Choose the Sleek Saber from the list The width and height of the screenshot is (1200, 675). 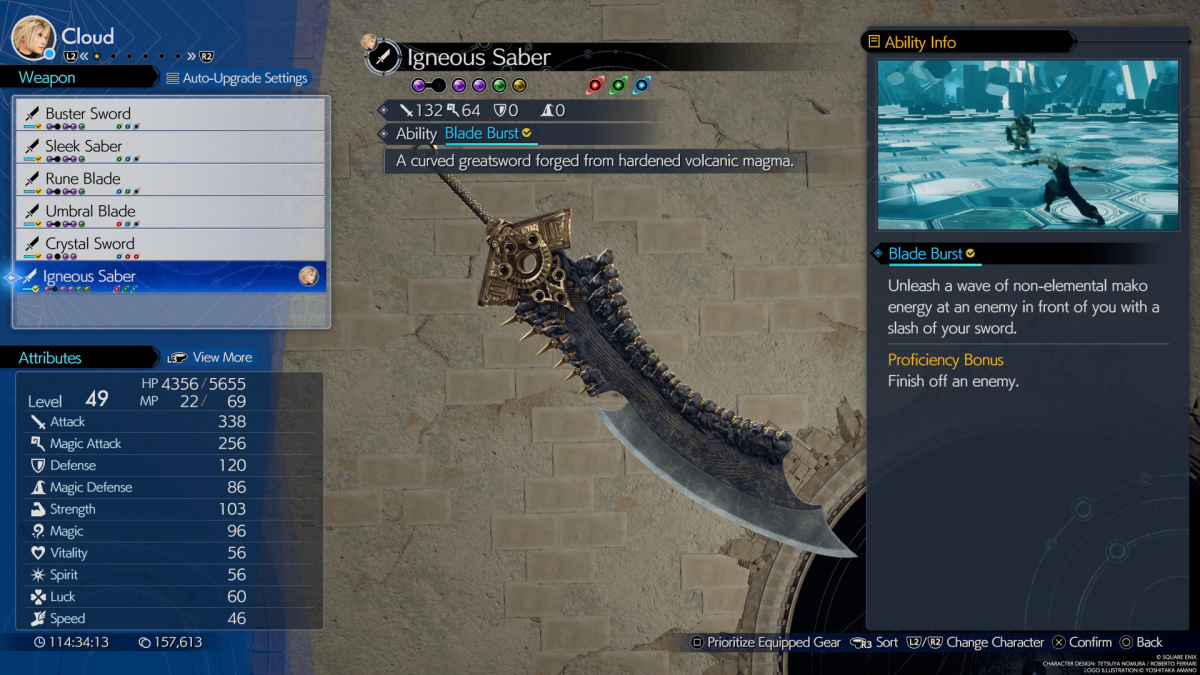point(170,147)
